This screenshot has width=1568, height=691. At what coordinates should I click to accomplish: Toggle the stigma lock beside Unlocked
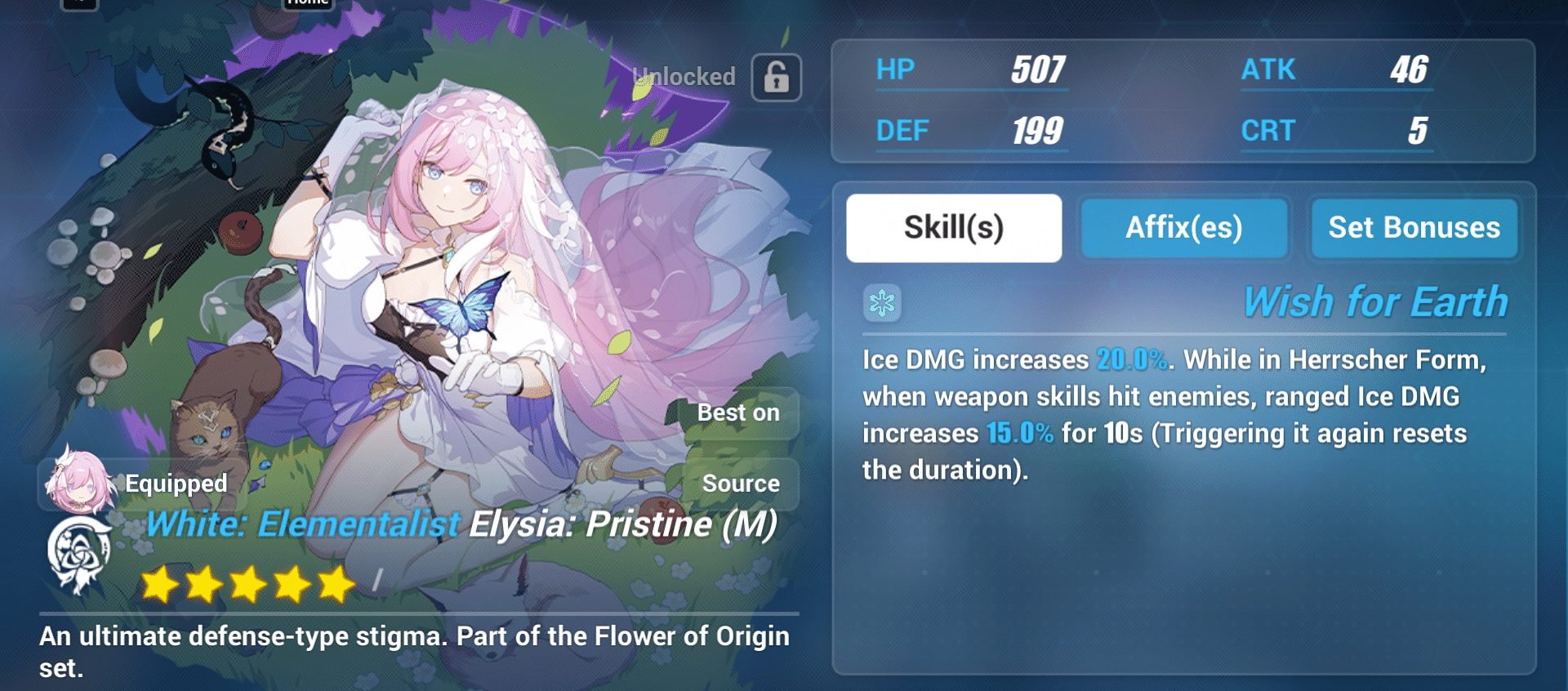(776, 77)
